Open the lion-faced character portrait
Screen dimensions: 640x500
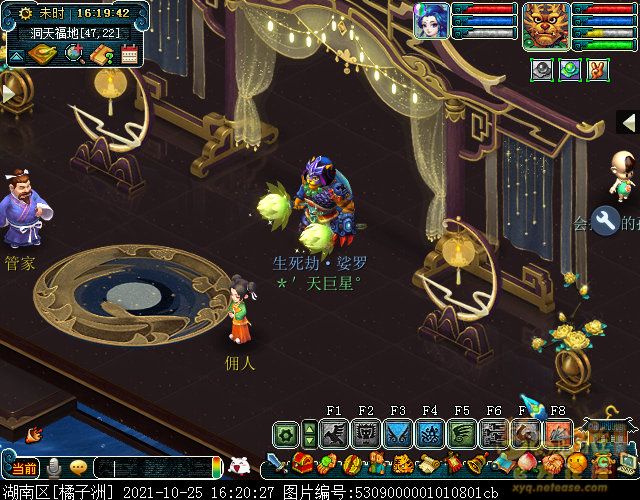(546, 25)
